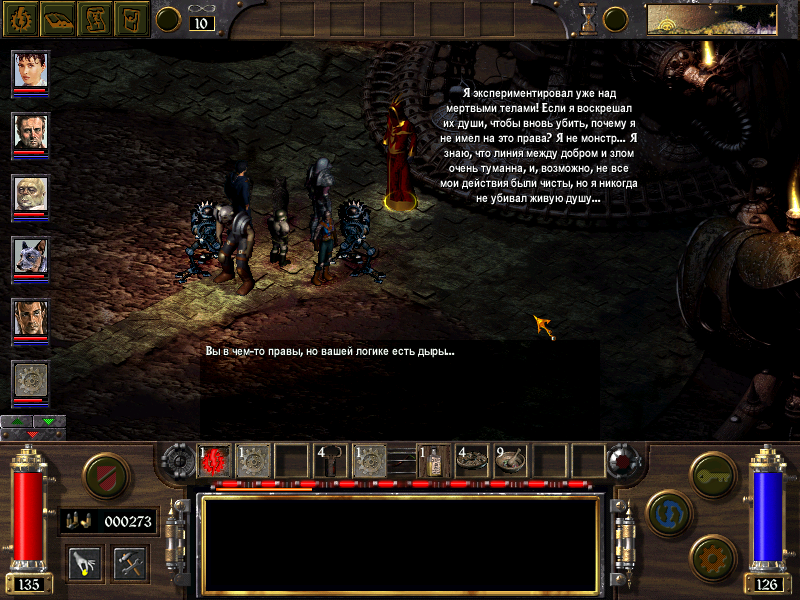Screen dimensions: 800x600
Task: Open the key lockpick skills button
Action: 713,472
